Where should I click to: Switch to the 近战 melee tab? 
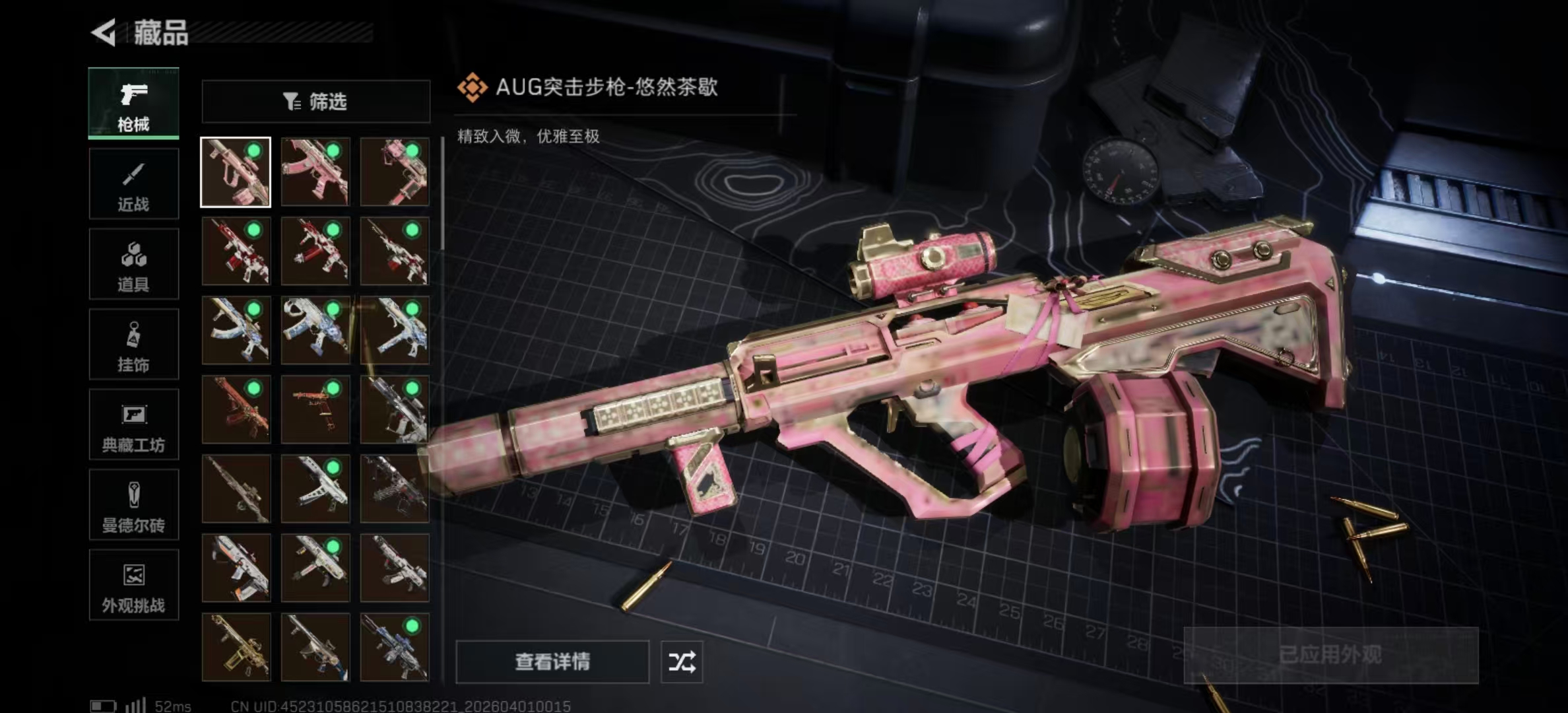pyautogui.click(x=133, y=184)
